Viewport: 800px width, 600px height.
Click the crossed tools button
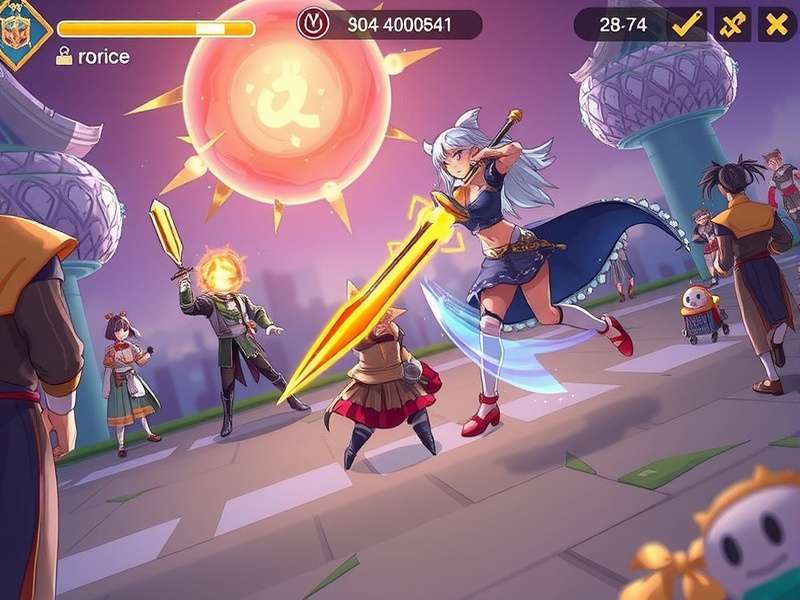point(732,25)
